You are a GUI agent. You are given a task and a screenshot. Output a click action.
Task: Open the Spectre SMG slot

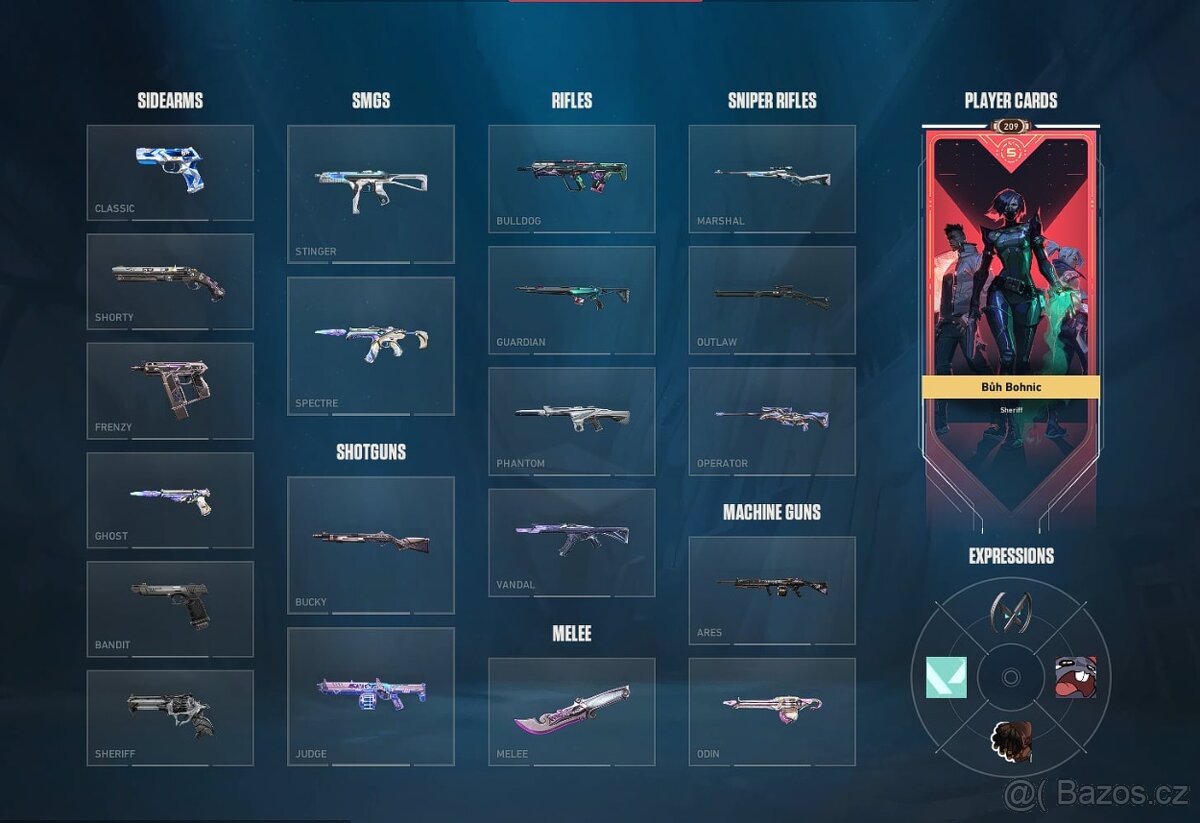click(x=371, y=345)
